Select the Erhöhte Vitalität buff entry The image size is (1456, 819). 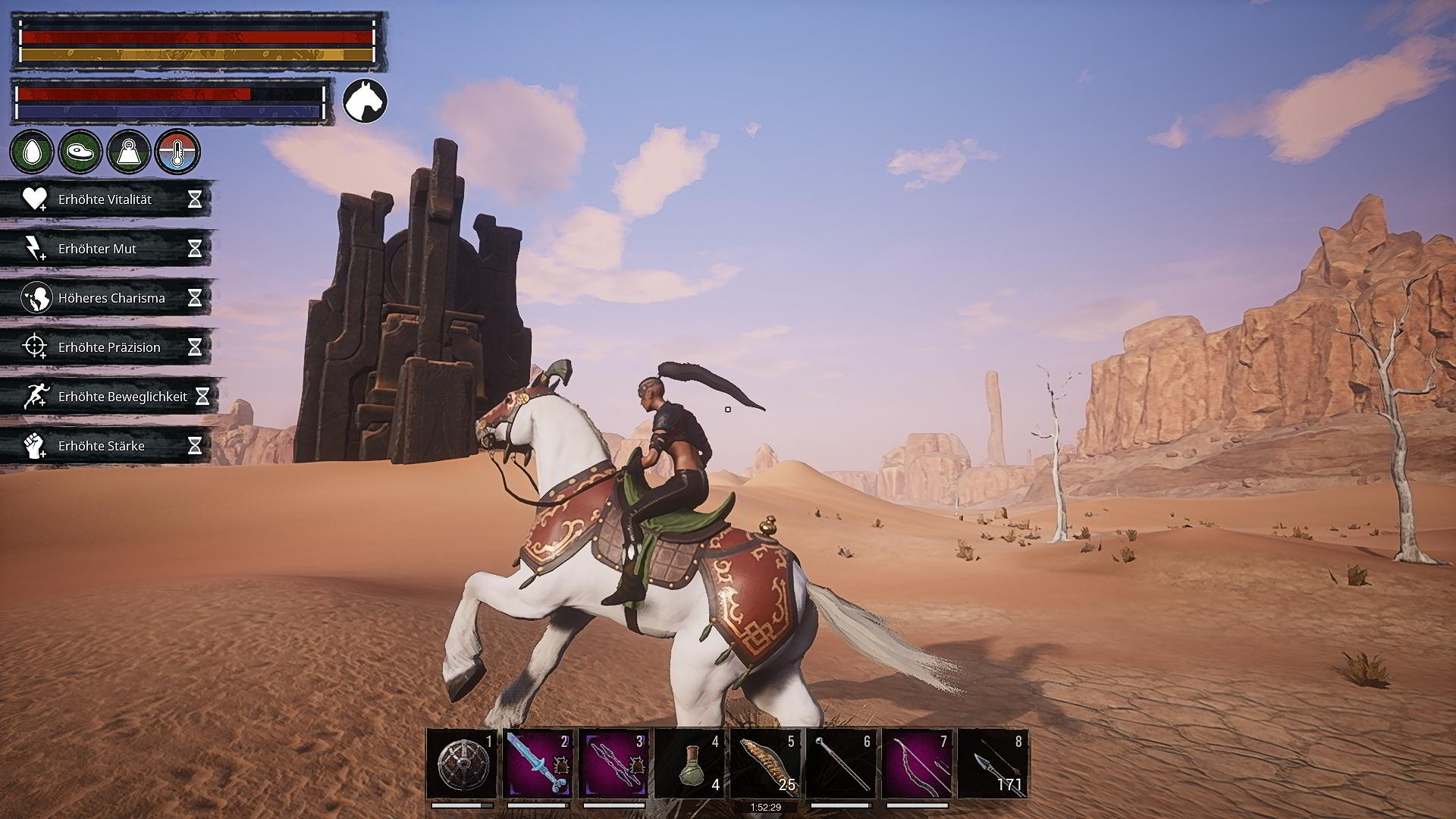[x=106, y=199]
